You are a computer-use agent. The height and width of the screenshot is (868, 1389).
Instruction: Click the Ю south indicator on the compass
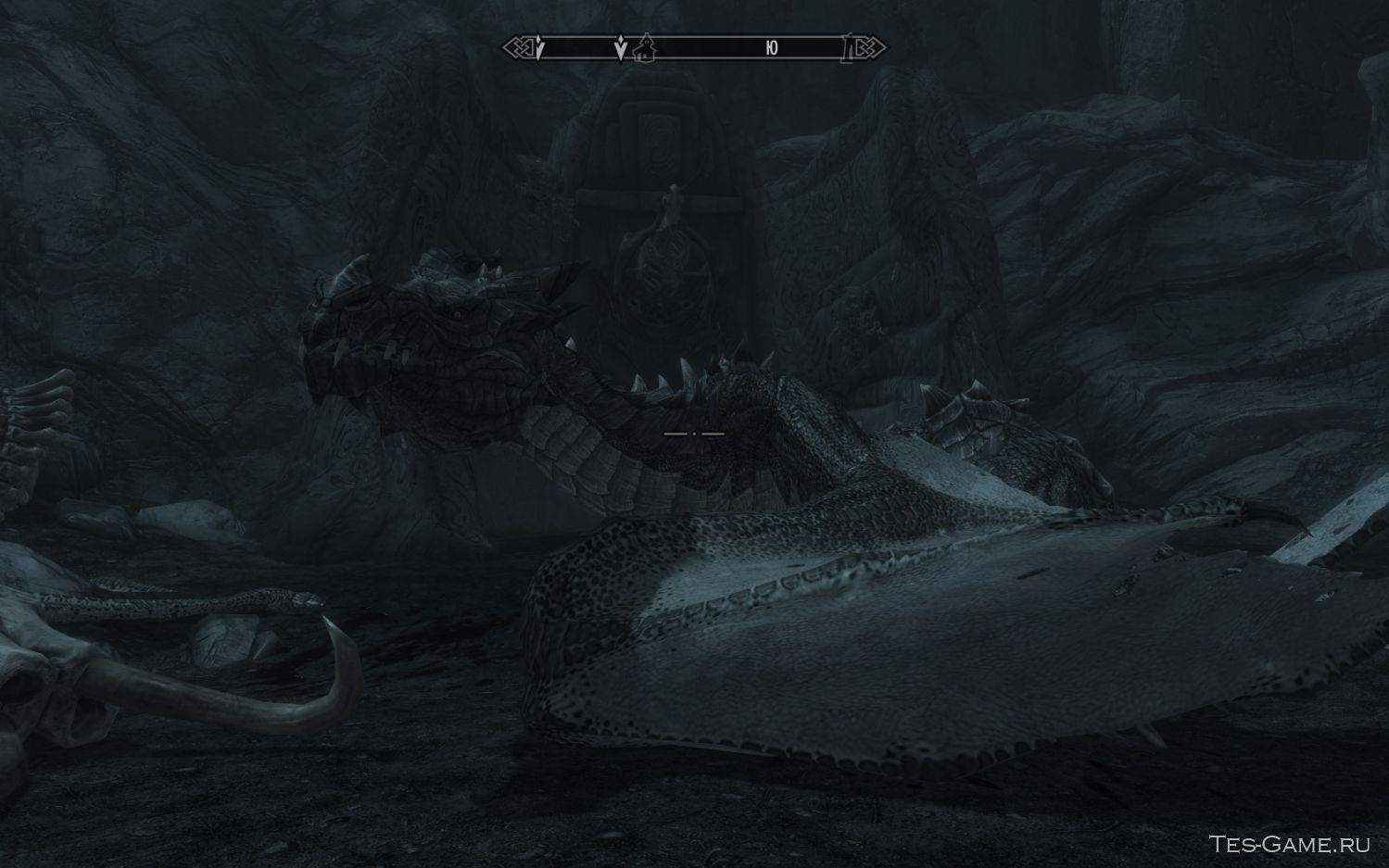[x=772, y=48]
